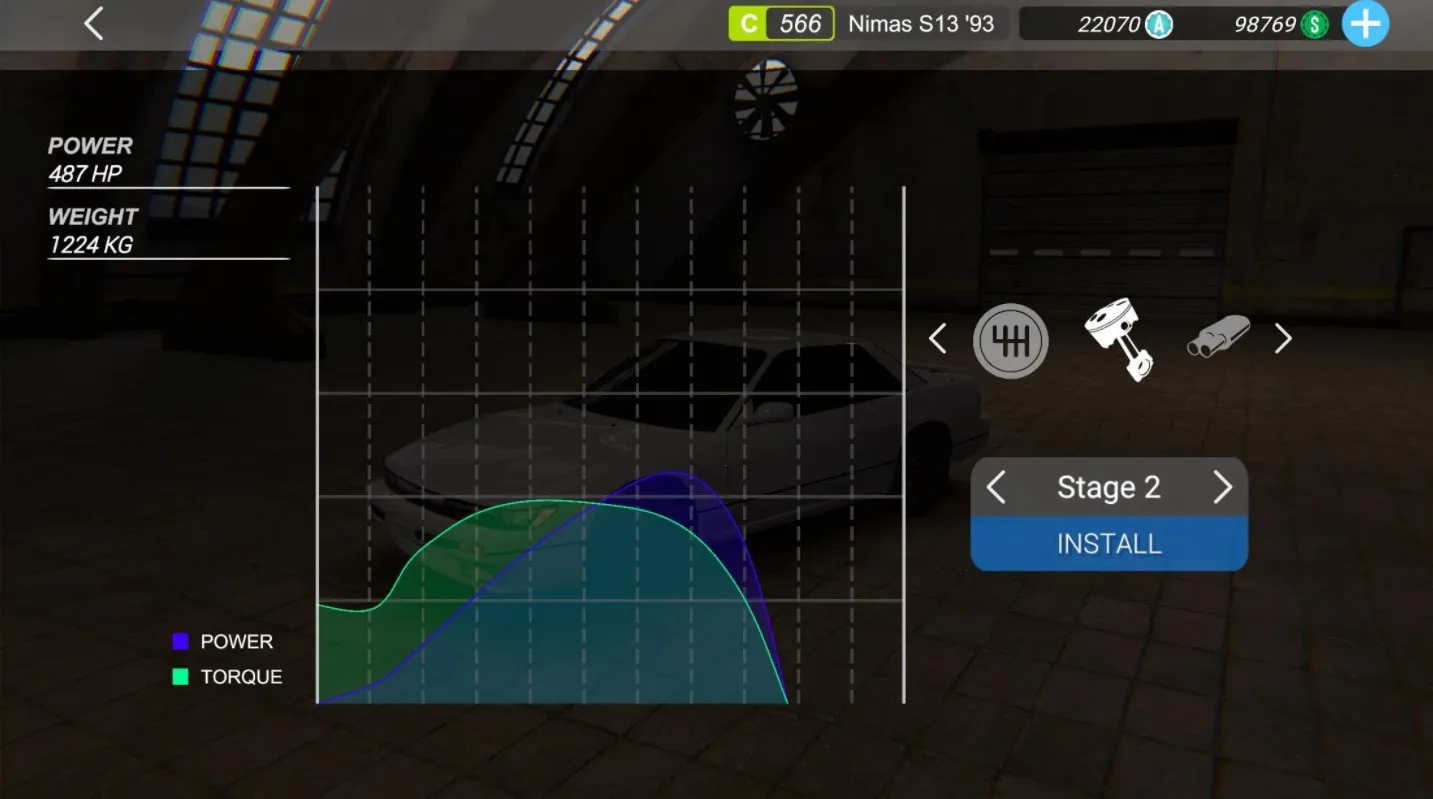Click the dollar currency icon

tap(1313, 23)
